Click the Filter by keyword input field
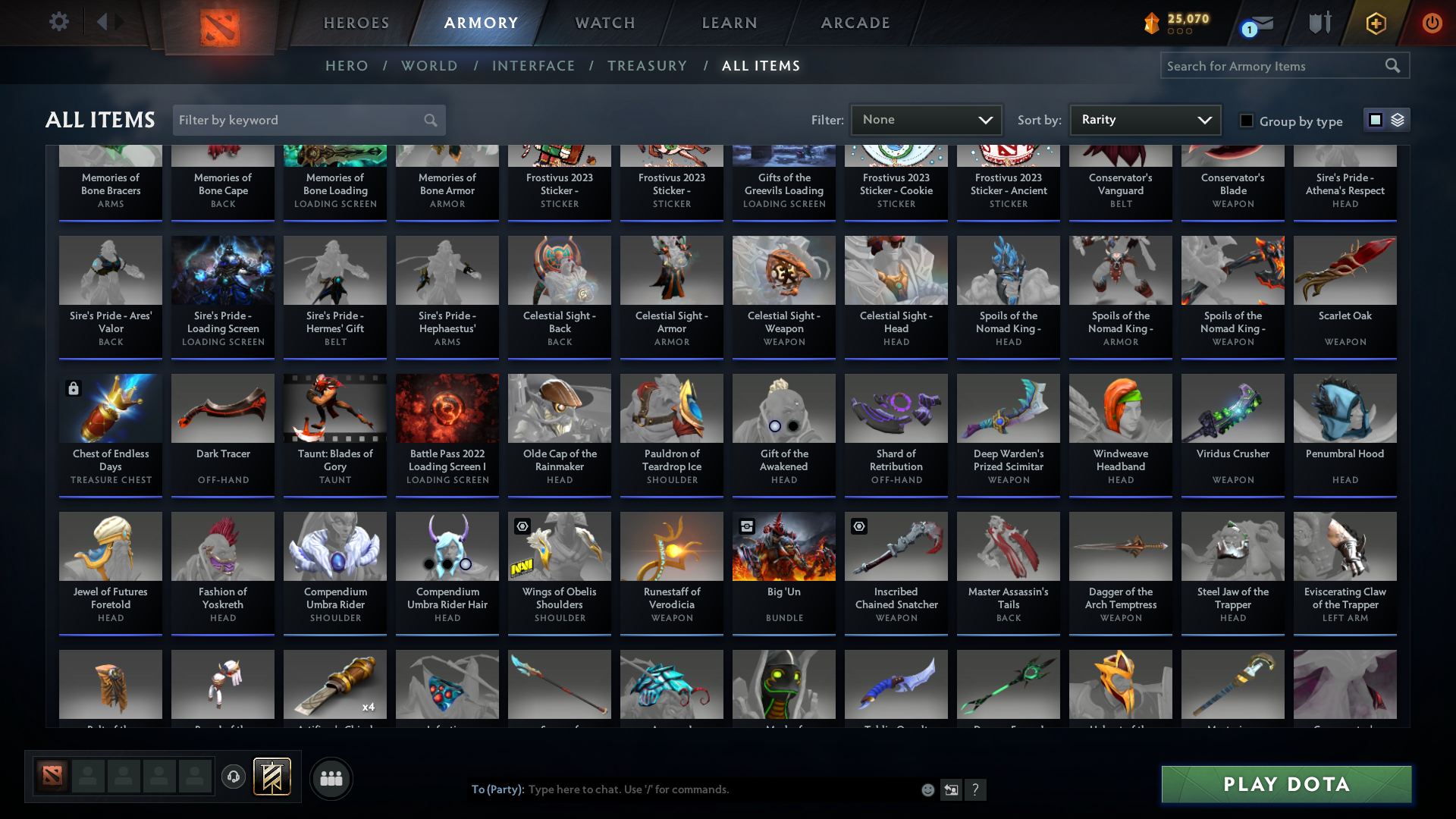This screenshot has height=819, width=1456. [x=296, y=120]
